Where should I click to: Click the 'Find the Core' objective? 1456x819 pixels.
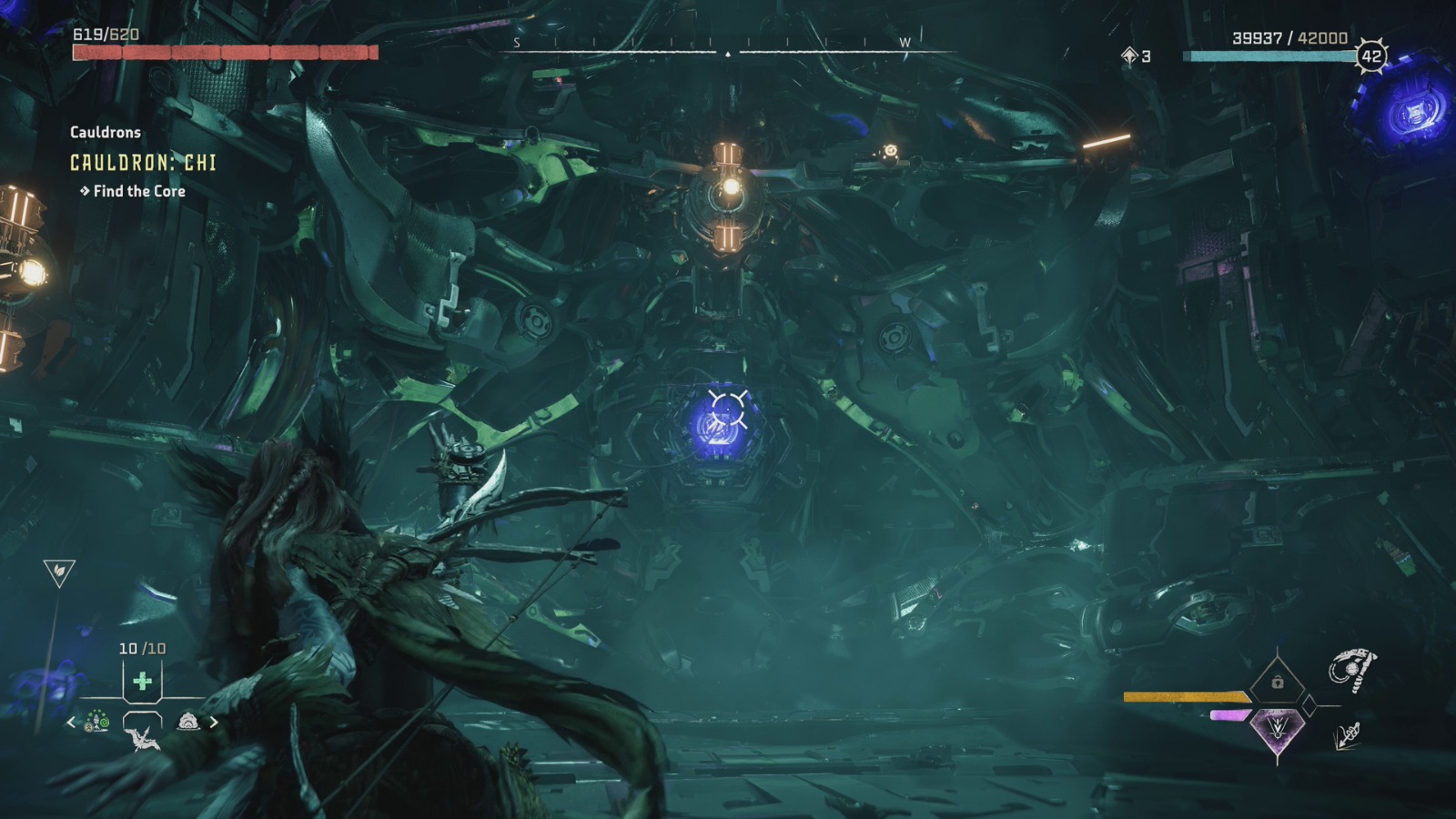pyautogui.click(x=138, y=191)
